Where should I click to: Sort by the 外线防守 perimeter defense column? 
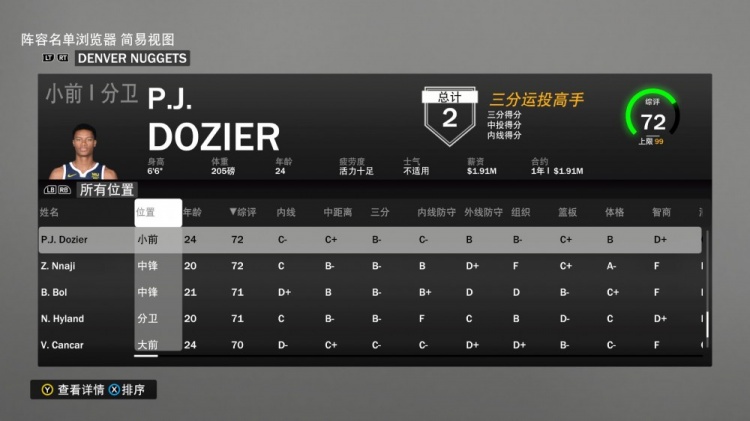point(481,212)
